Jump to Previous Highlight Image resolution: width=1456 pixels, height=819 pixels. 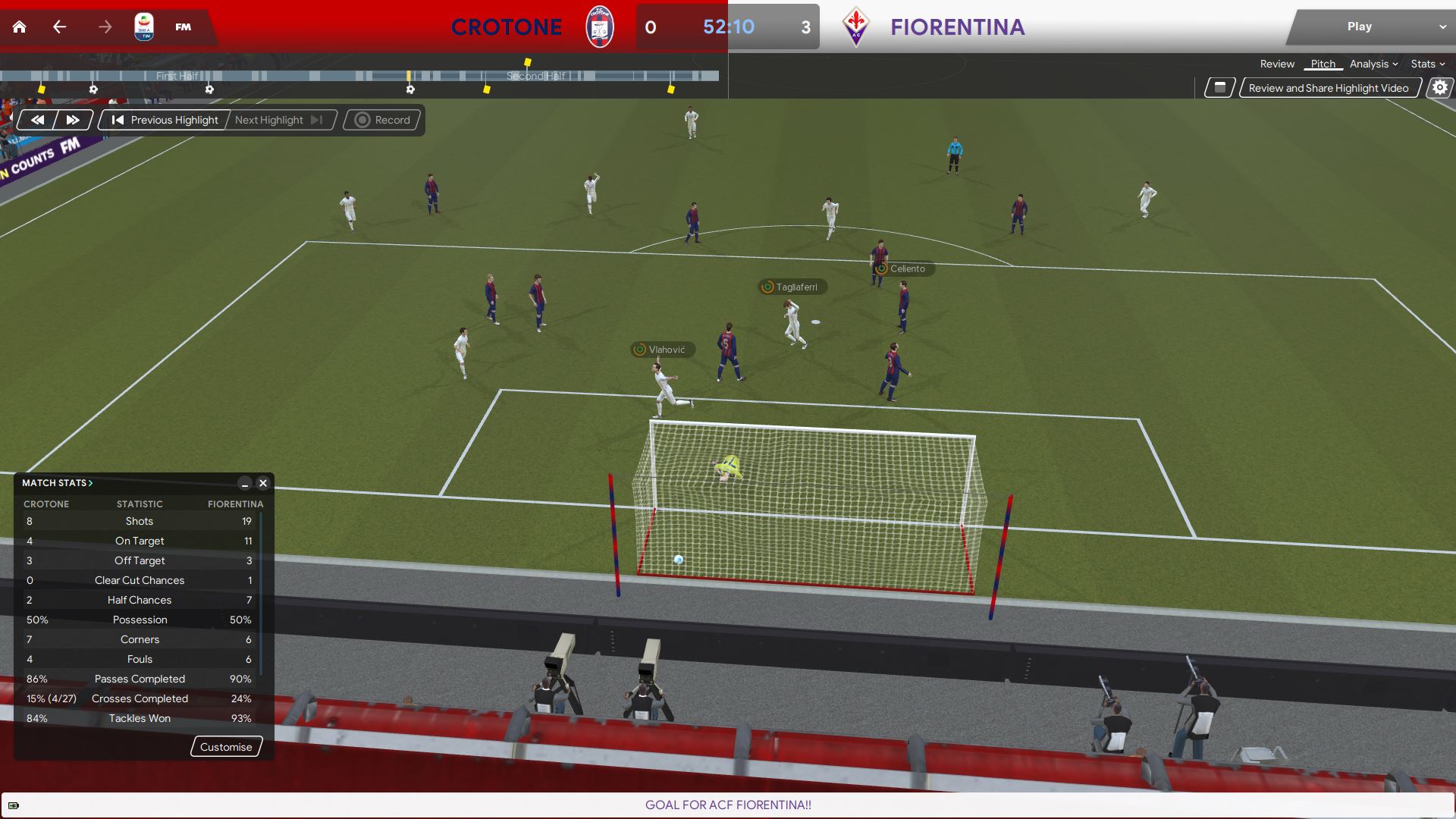pyautogui.click(x=165, y=120)
